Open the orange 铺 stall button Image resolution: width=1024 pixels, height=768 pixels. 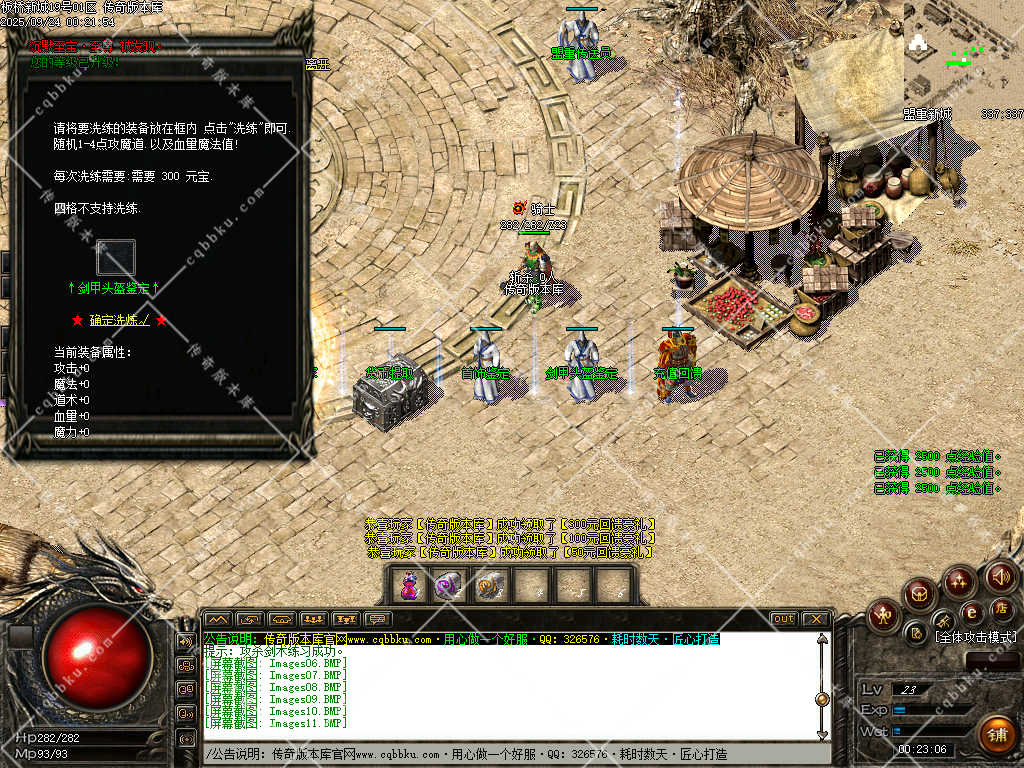996,735
